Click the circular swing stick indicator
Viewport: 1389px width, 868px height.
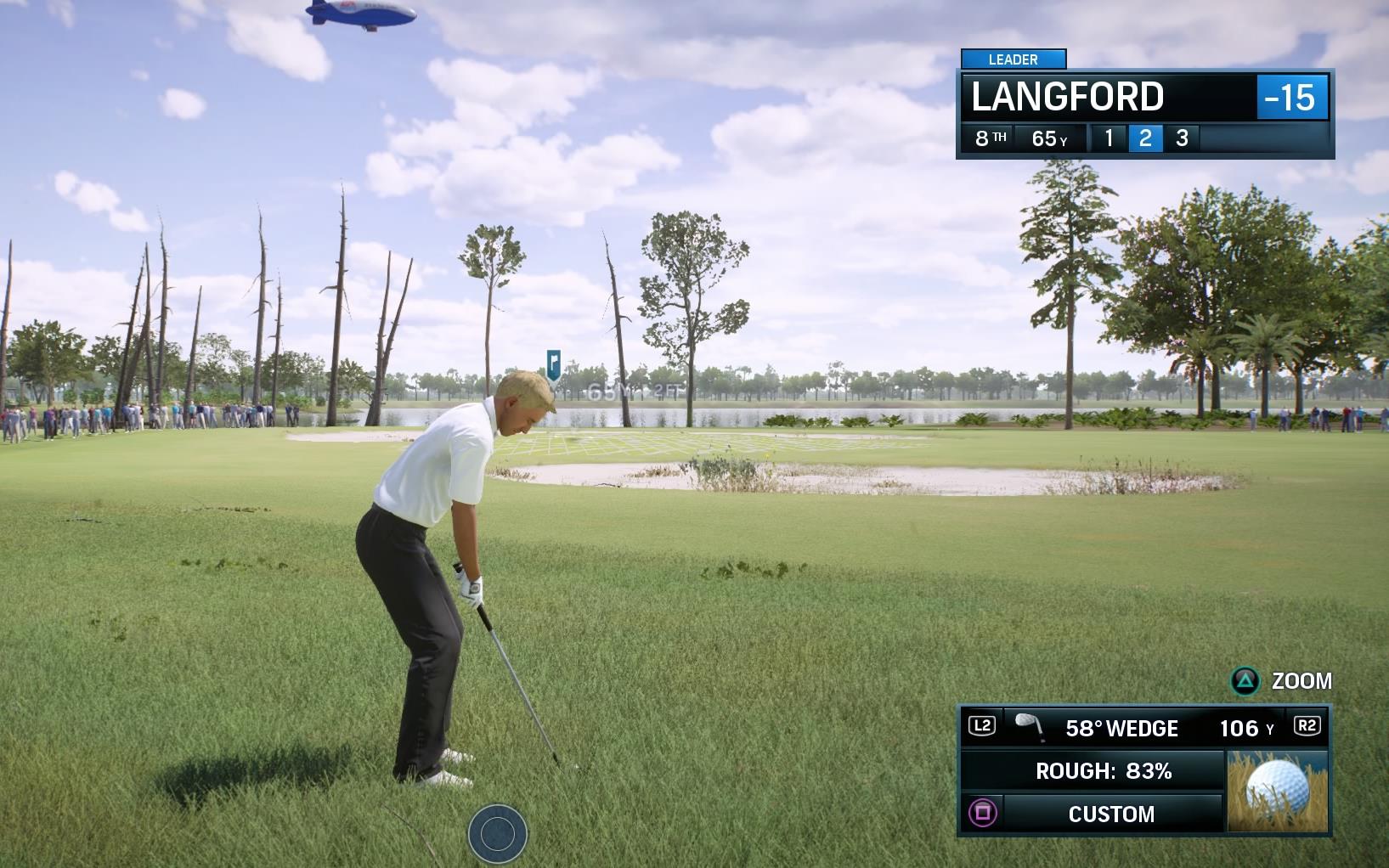498,834
